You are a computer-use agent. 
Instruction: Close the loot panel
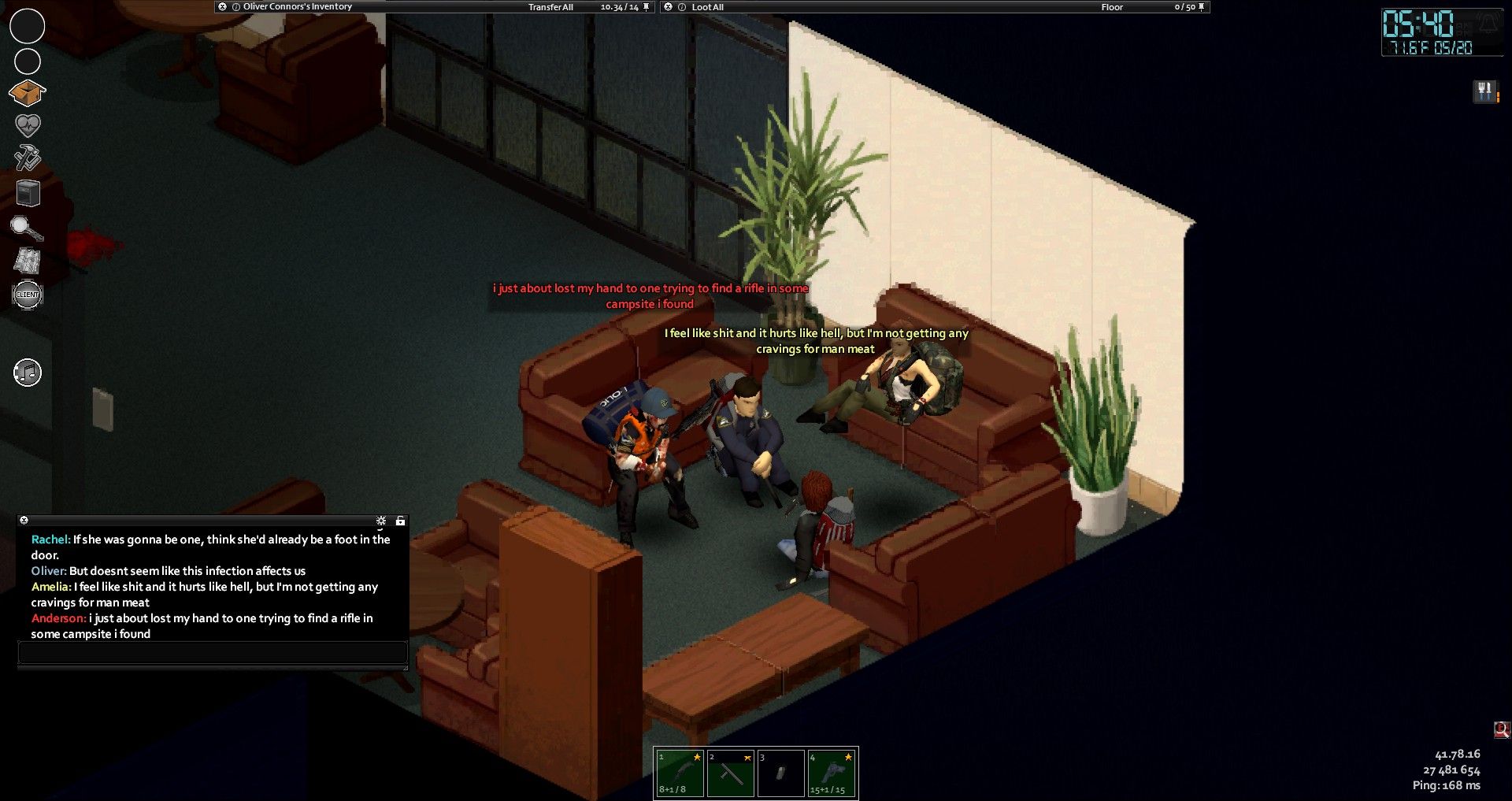[669, 7]
